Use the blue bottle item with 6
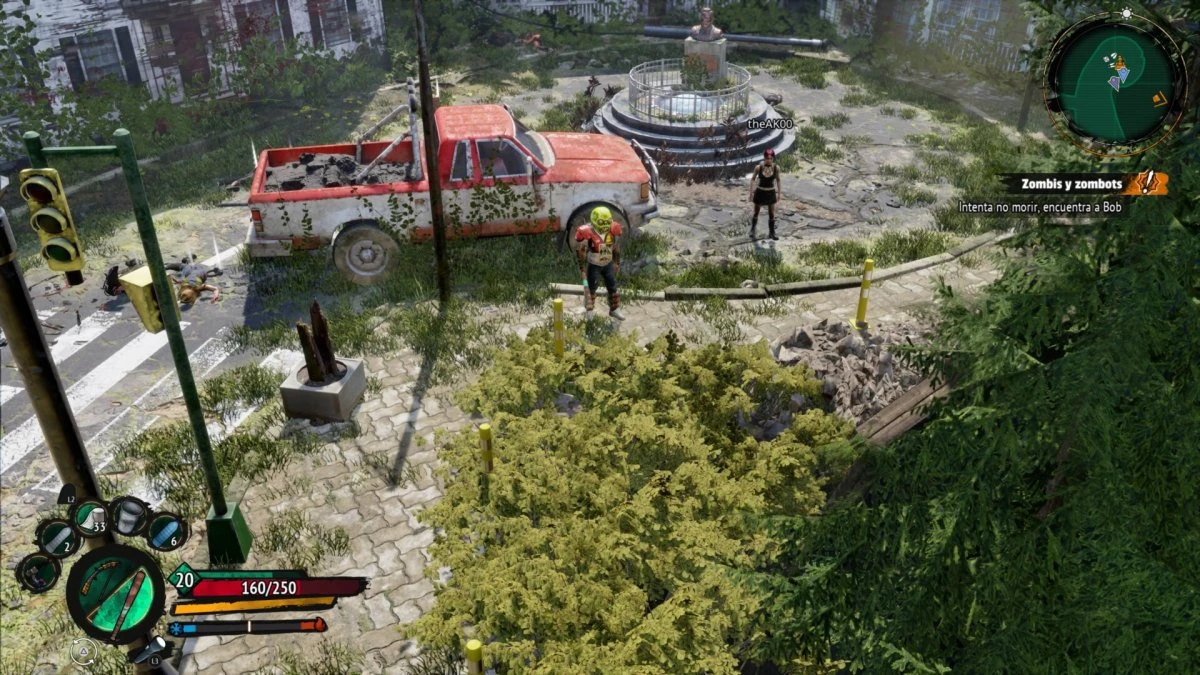The image size is (1200, 675). tap(166, 531)
